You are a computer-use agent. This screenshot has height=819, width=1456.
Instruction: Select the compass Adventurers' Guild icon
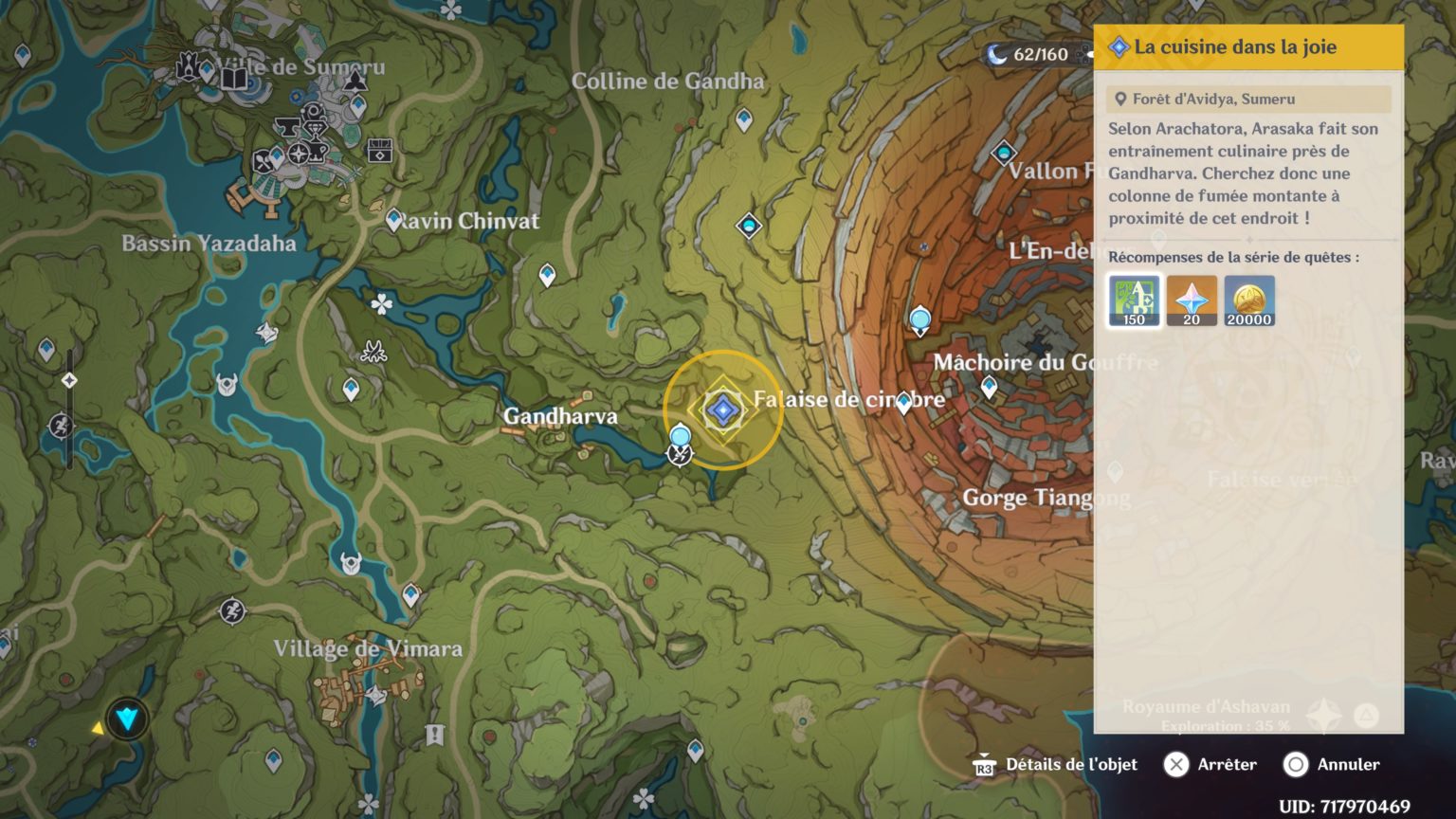[299, 154]
